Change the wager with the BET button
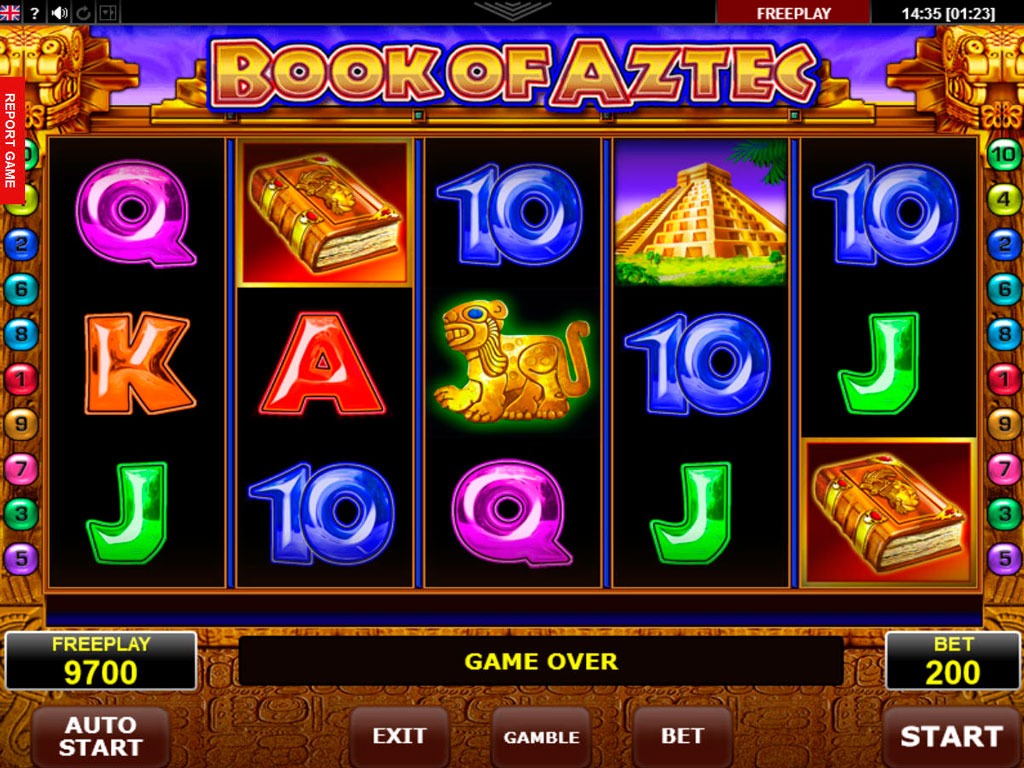The height and width of the screenshot is (768, 1024). point(682,737)
